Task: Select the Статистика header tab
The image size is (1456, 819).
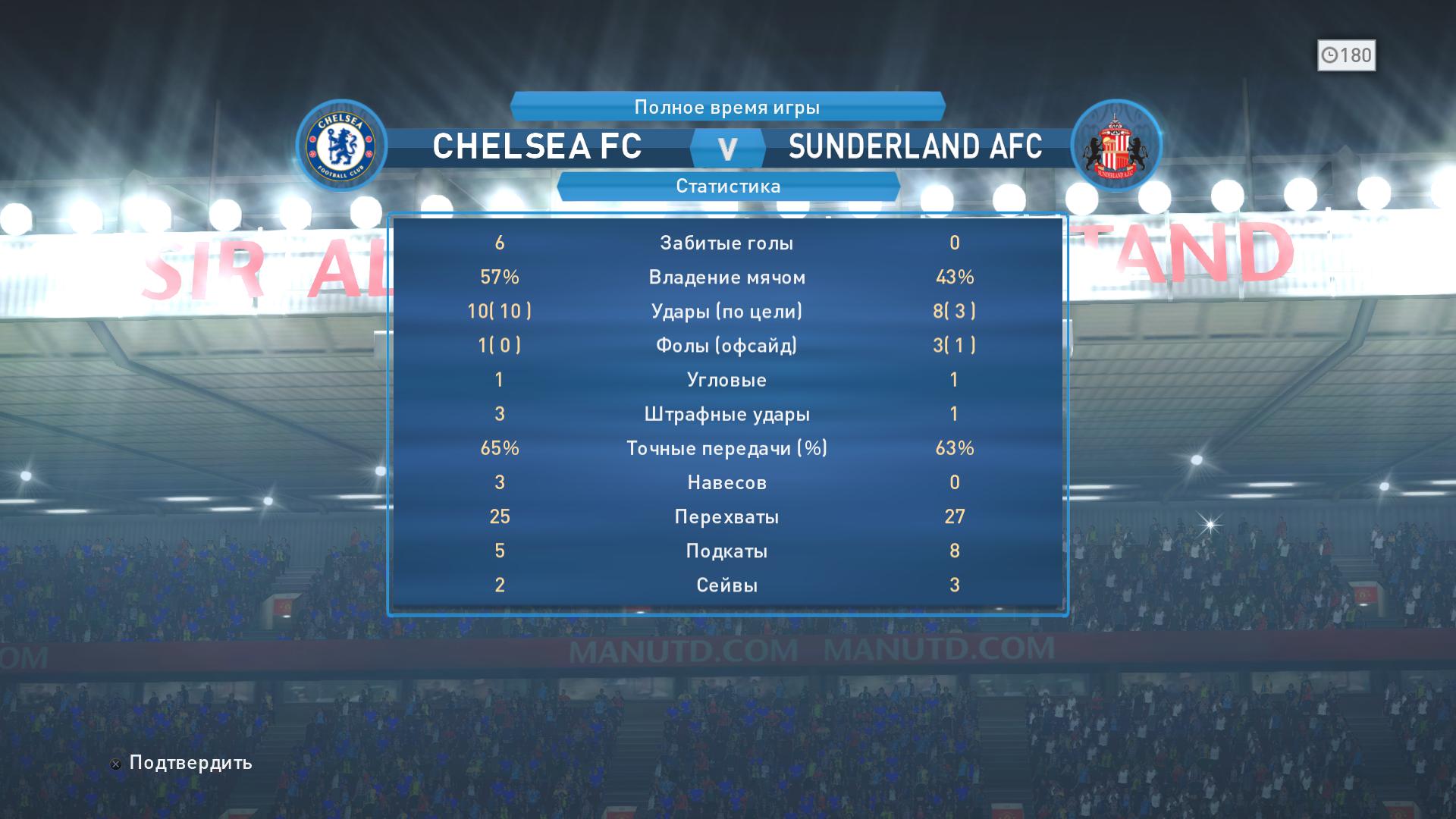Action: pos(728,187)
